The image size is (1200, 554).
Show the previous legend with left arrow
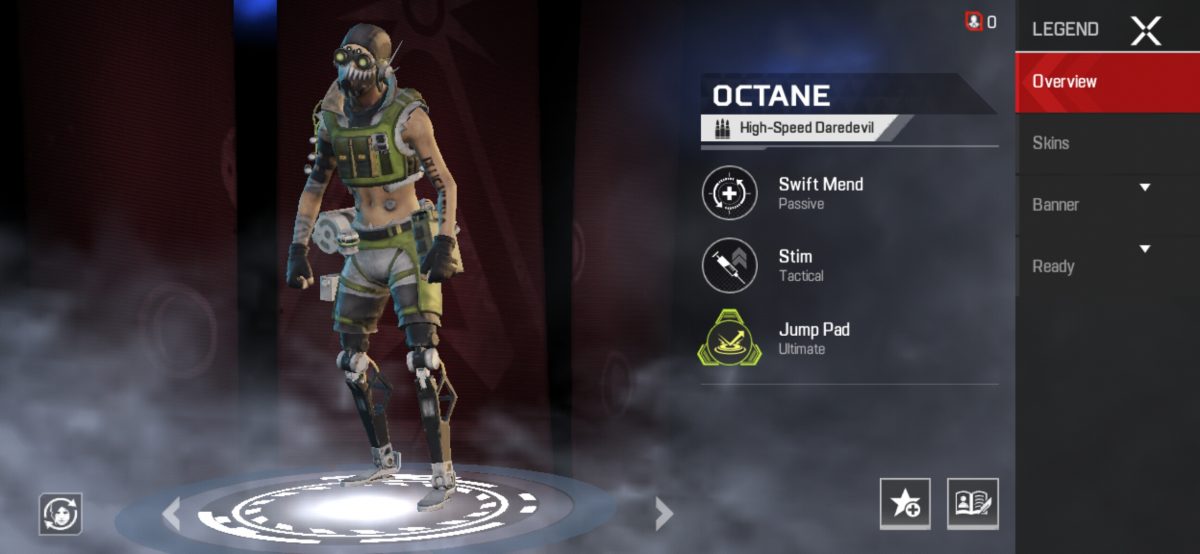pos(172,514)
